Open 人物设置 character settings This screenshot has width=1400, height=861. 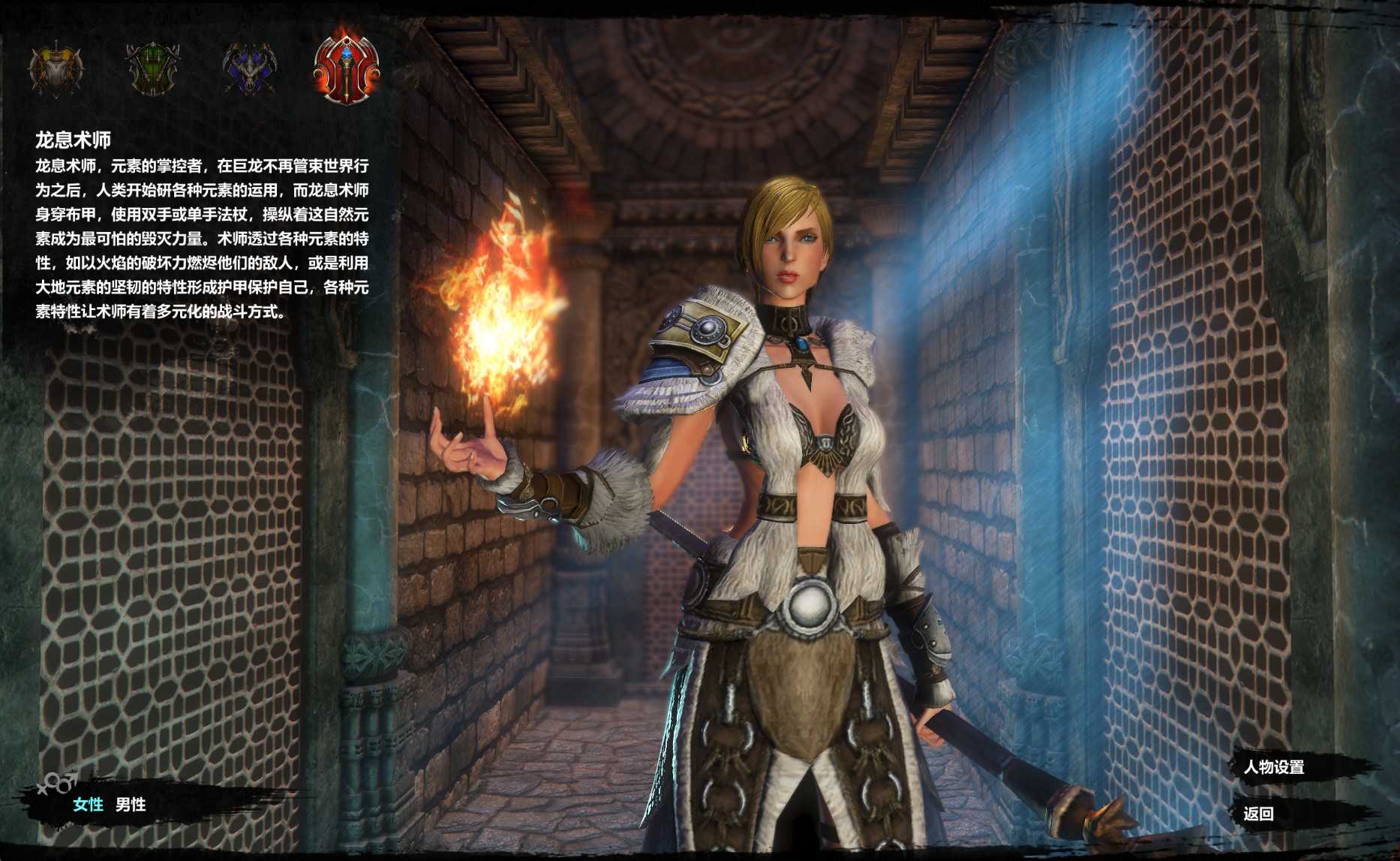tap(1274, 767)
